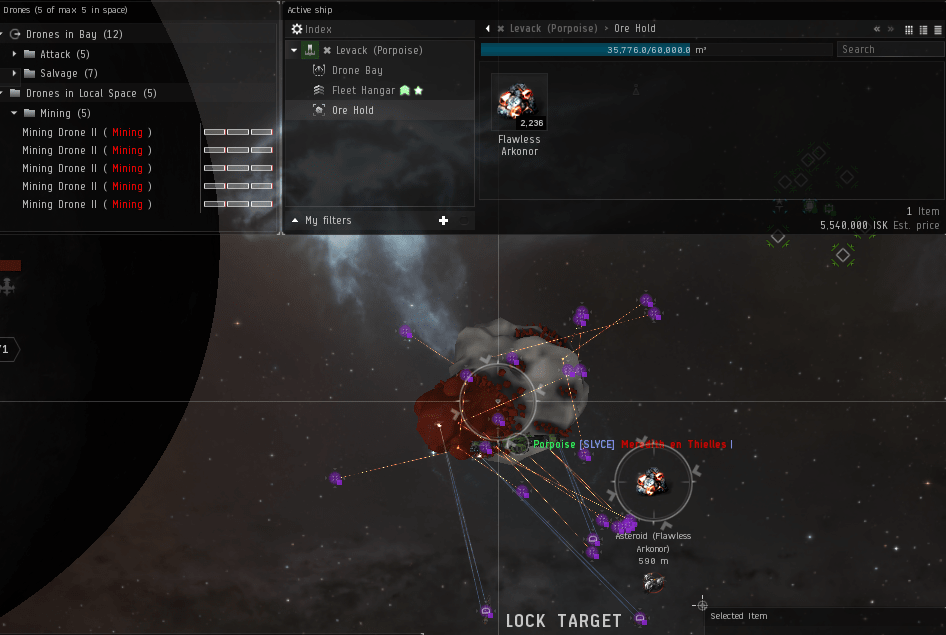Viewport: 946px width, 635px height.
Task: Collapse the Mining (5) drone group
Action: pos(15,114)
